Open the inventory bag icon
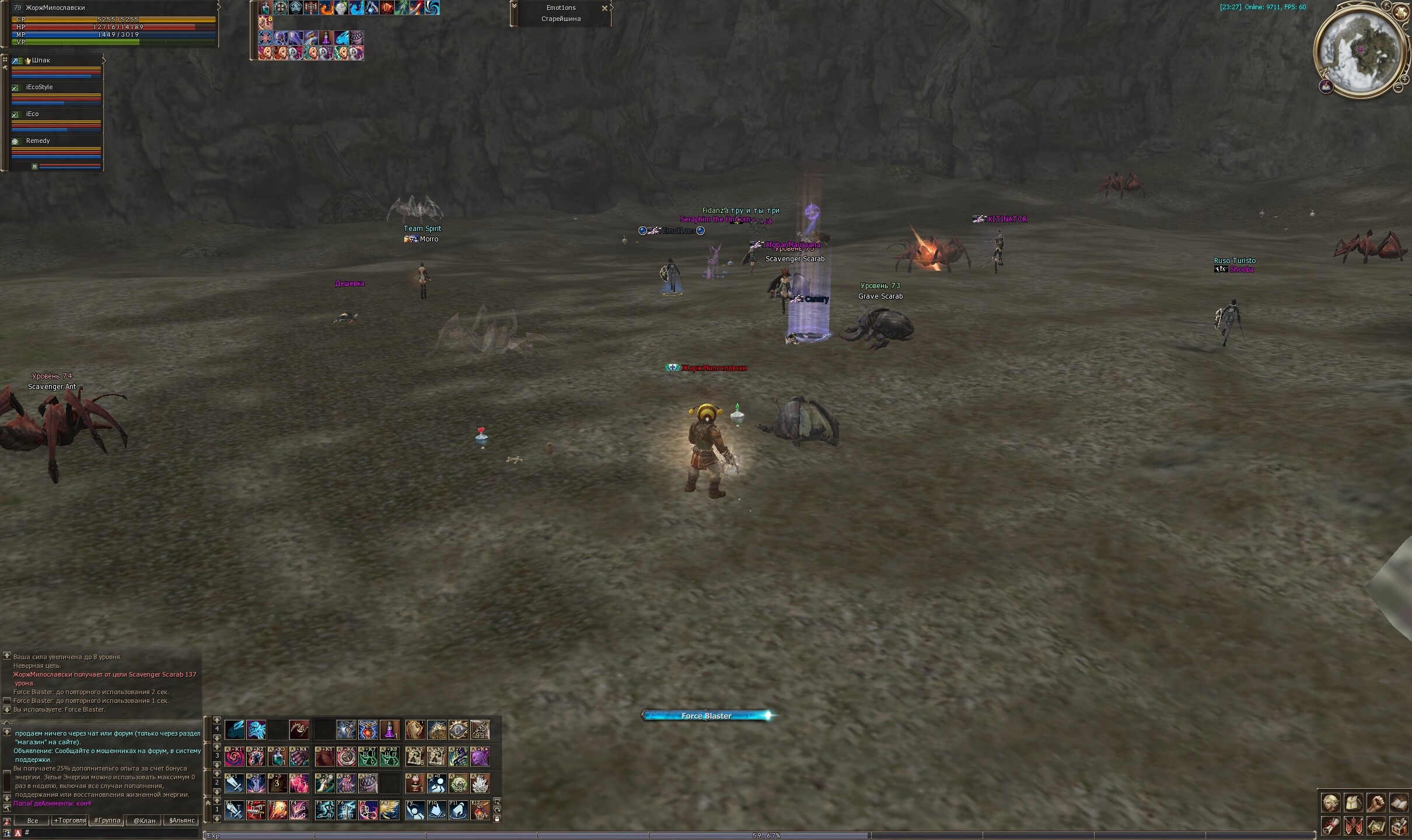This screenshot has height=840, width=1412. pos(1353,803)
